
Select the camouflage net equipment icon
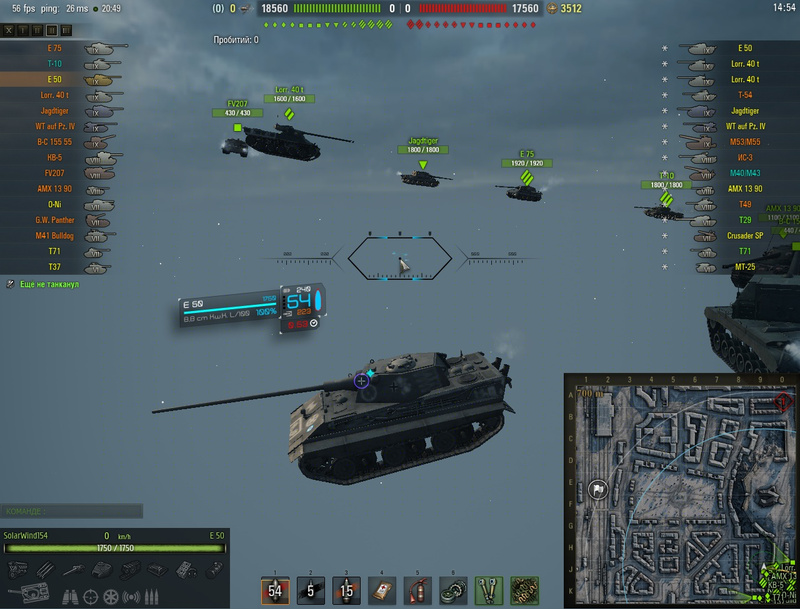pyautogui.click(x=523, y=590)
